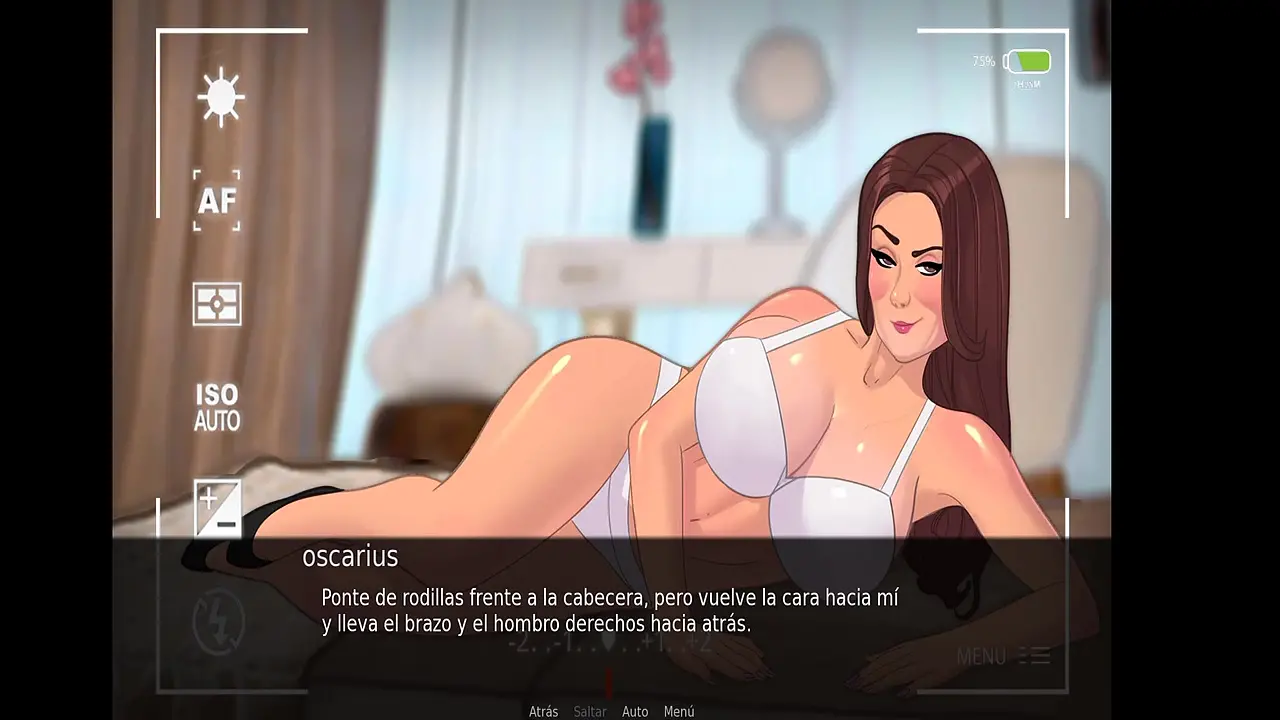This screenshot has height=720, width=1280.
Task: Skip dialogue with the Saltar button
Action: pos(590,712)
